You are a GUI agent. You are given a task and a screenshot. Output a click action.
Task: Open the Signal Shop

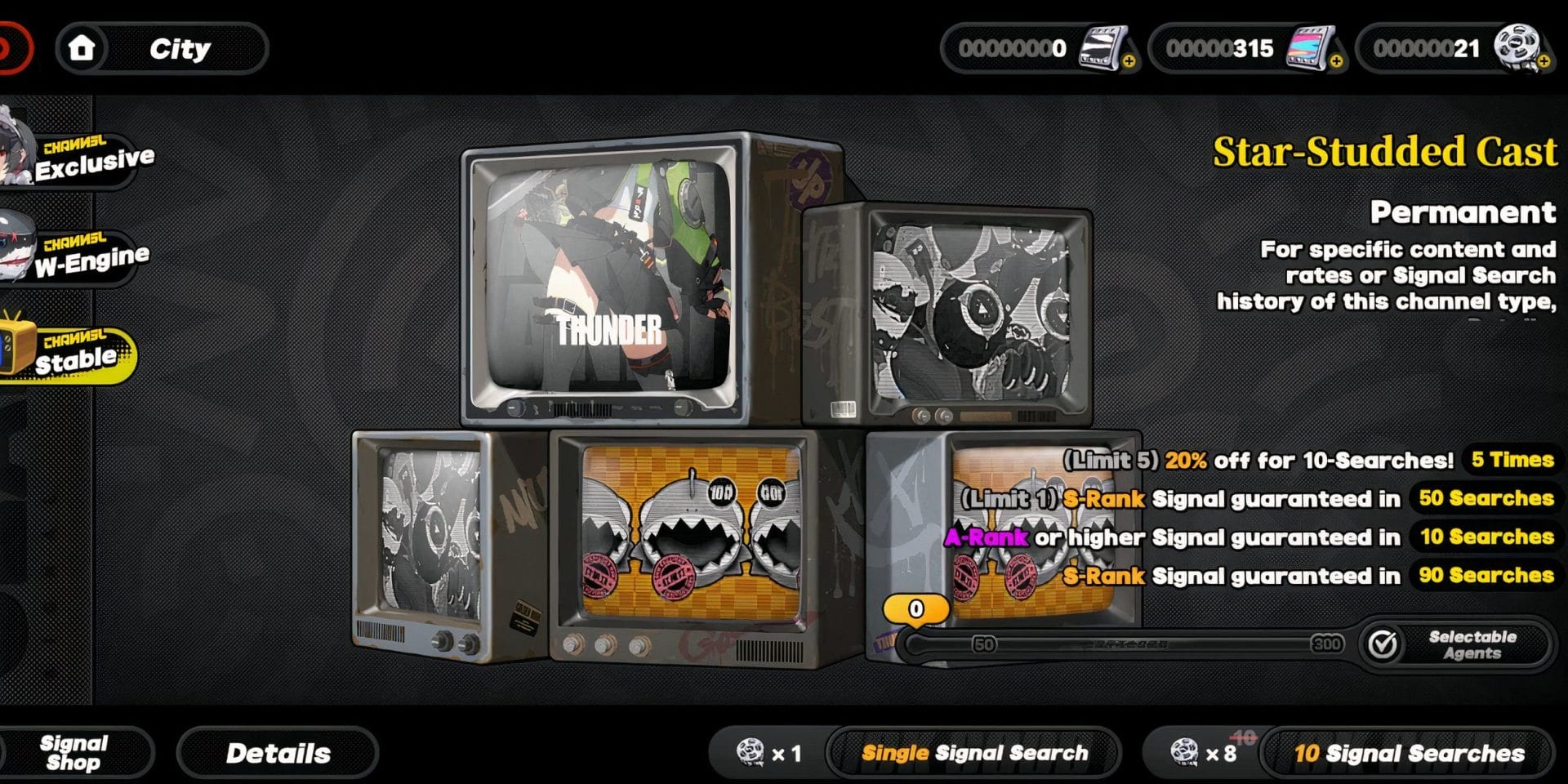(x=73, y=753)
